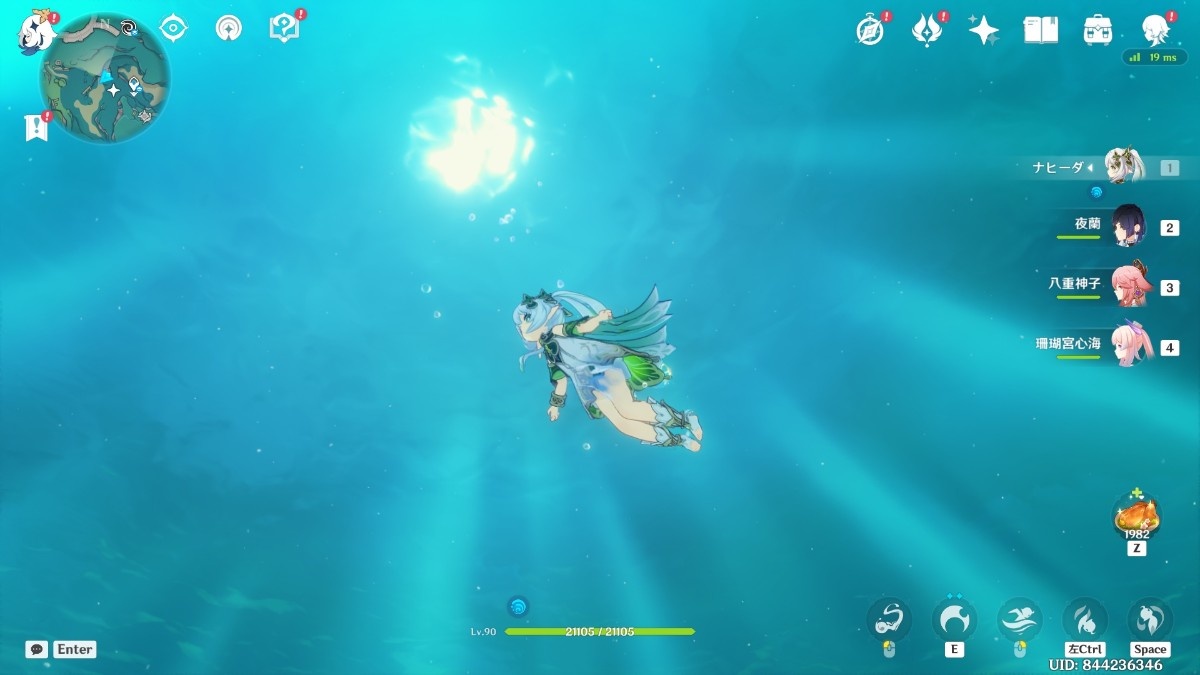Open the Wish four-point star icon
This screenshot has height=675, width=1200.
coord(983,30)
